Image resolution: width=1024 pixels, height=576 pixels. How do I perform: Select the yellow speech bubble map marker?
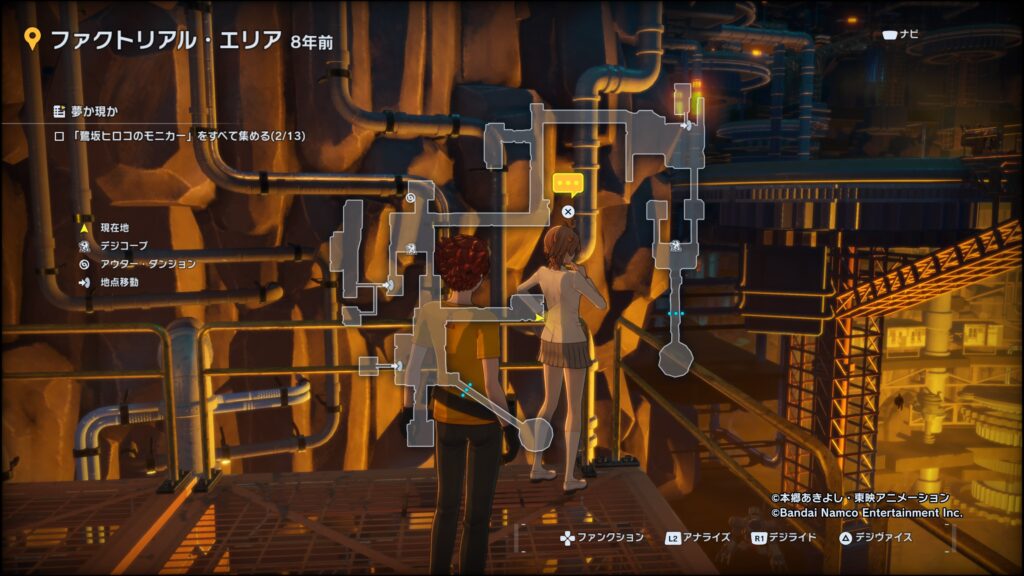[567, 184]
